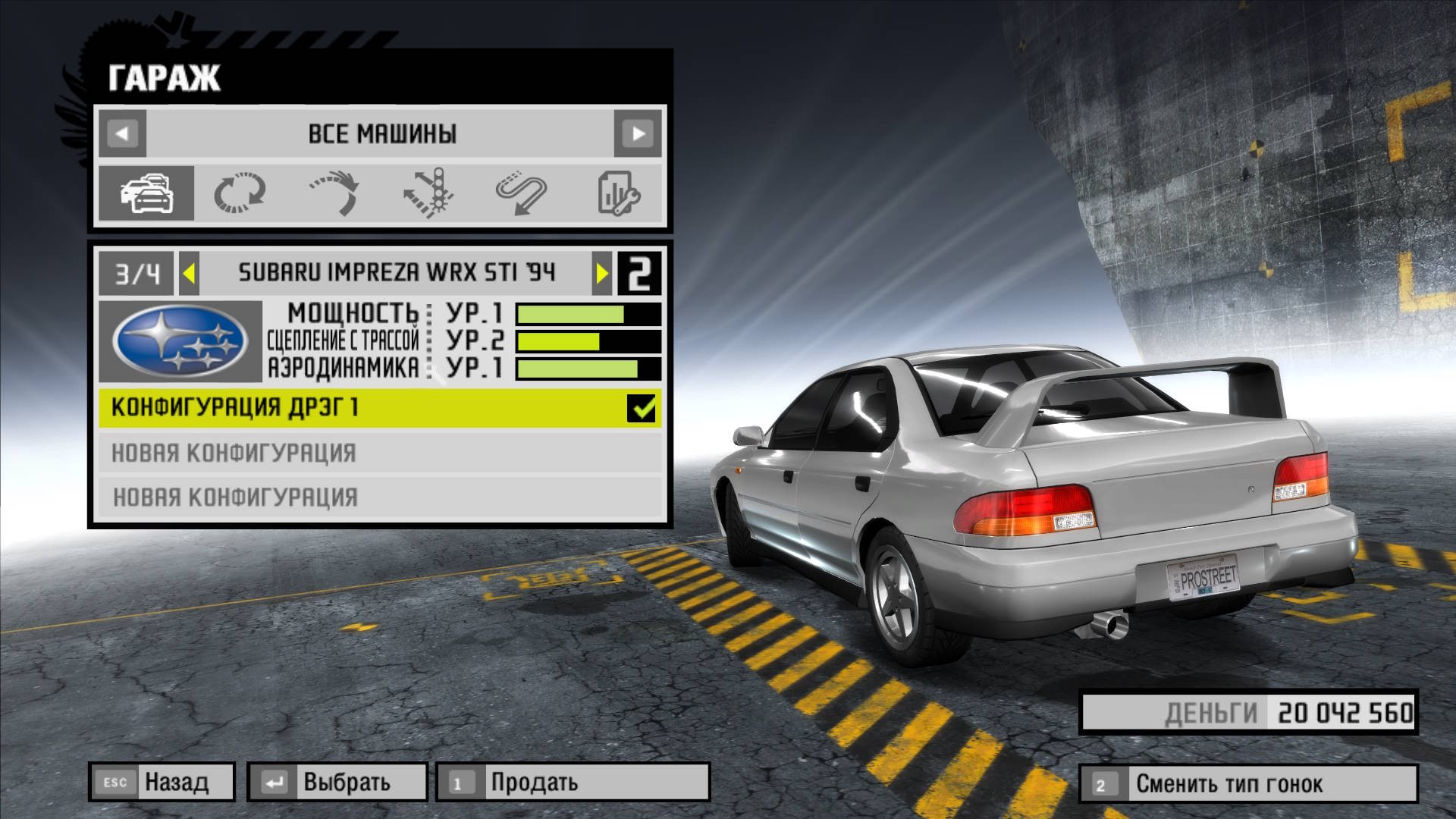Viewport: 1456px width, 819px height.
Task: Select the Конфигурация дрэг 1 row
Action: (364, 408)
